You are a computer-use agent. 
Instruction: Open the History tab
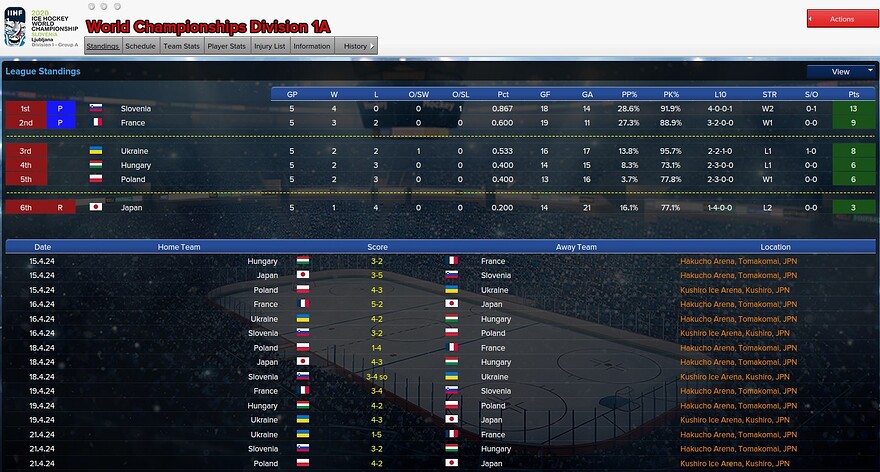pos(356,46)
